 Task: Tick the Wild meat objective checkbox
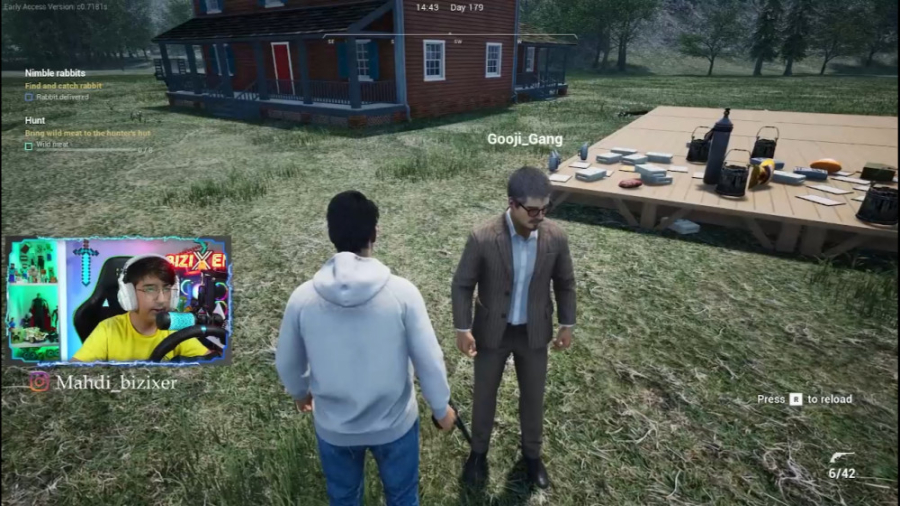coord(29,145)
